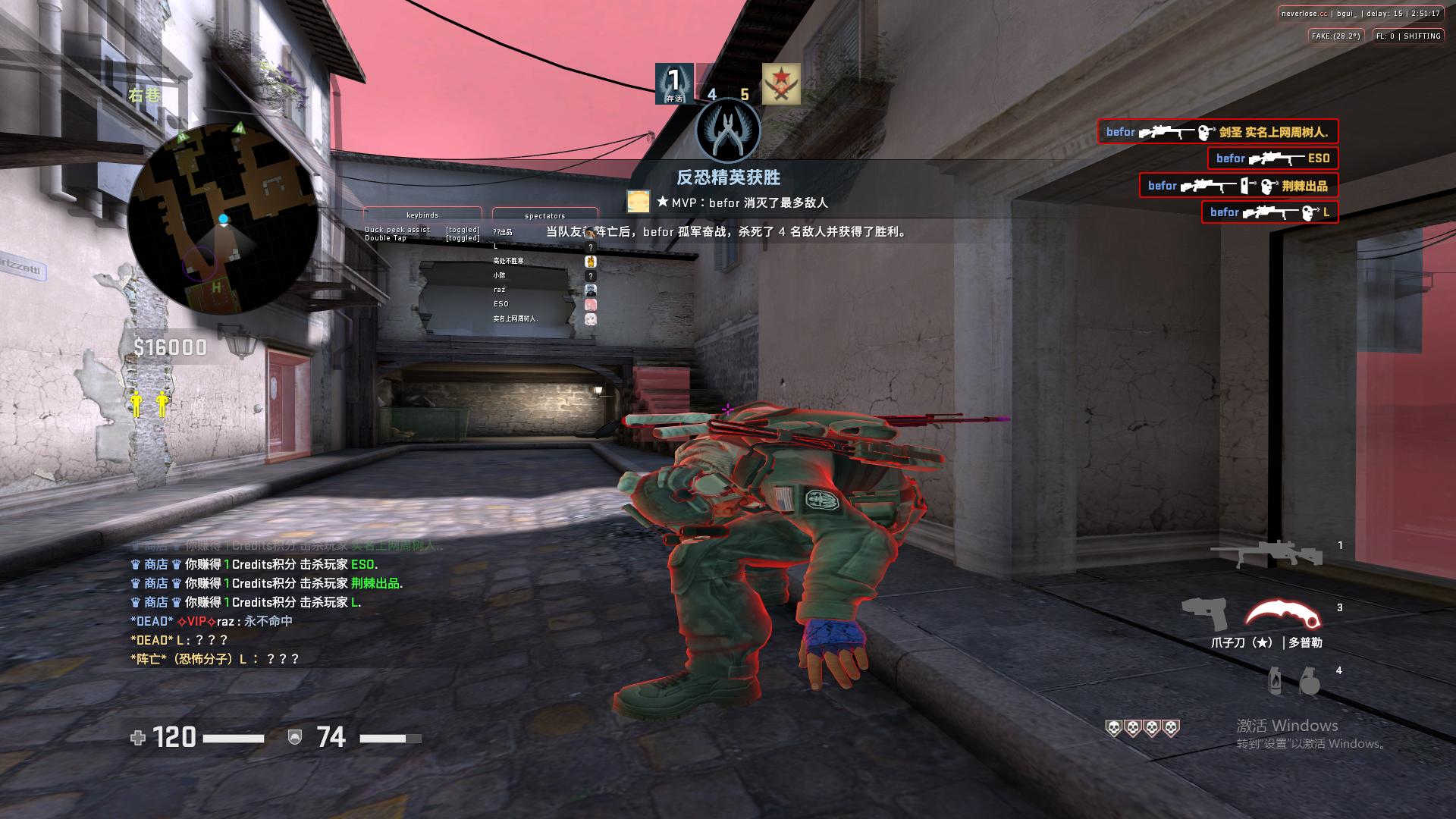Viewport: 1456px width, 819px height.
Task: Click the health bar slider next to 120
Action: click(235, 736)
